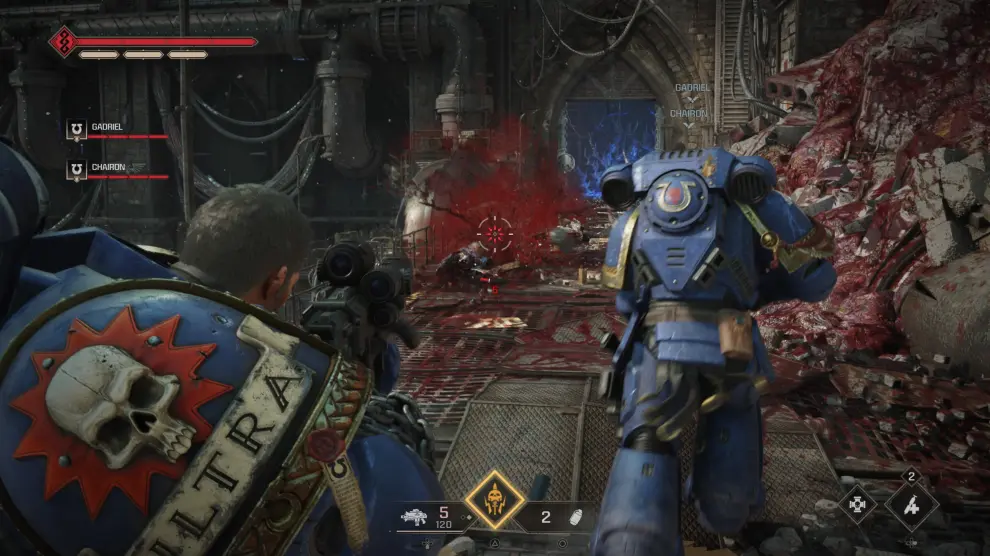This screenshot has width=990, height=556.
Task: Activate the golden skull ability diamond
Action: point(495,500)
